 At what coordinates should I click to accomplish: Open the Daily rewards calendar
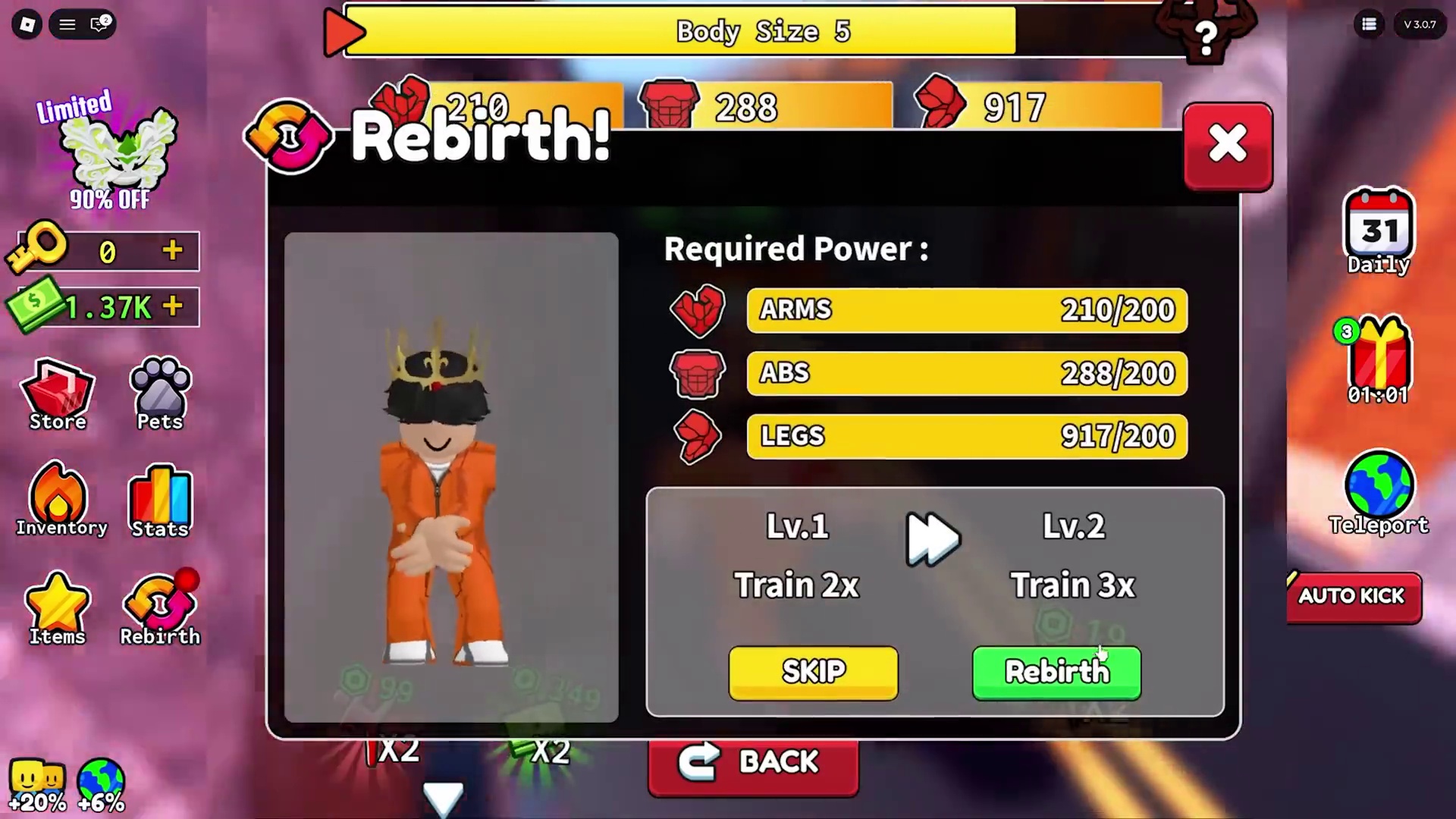[1378, 231]
